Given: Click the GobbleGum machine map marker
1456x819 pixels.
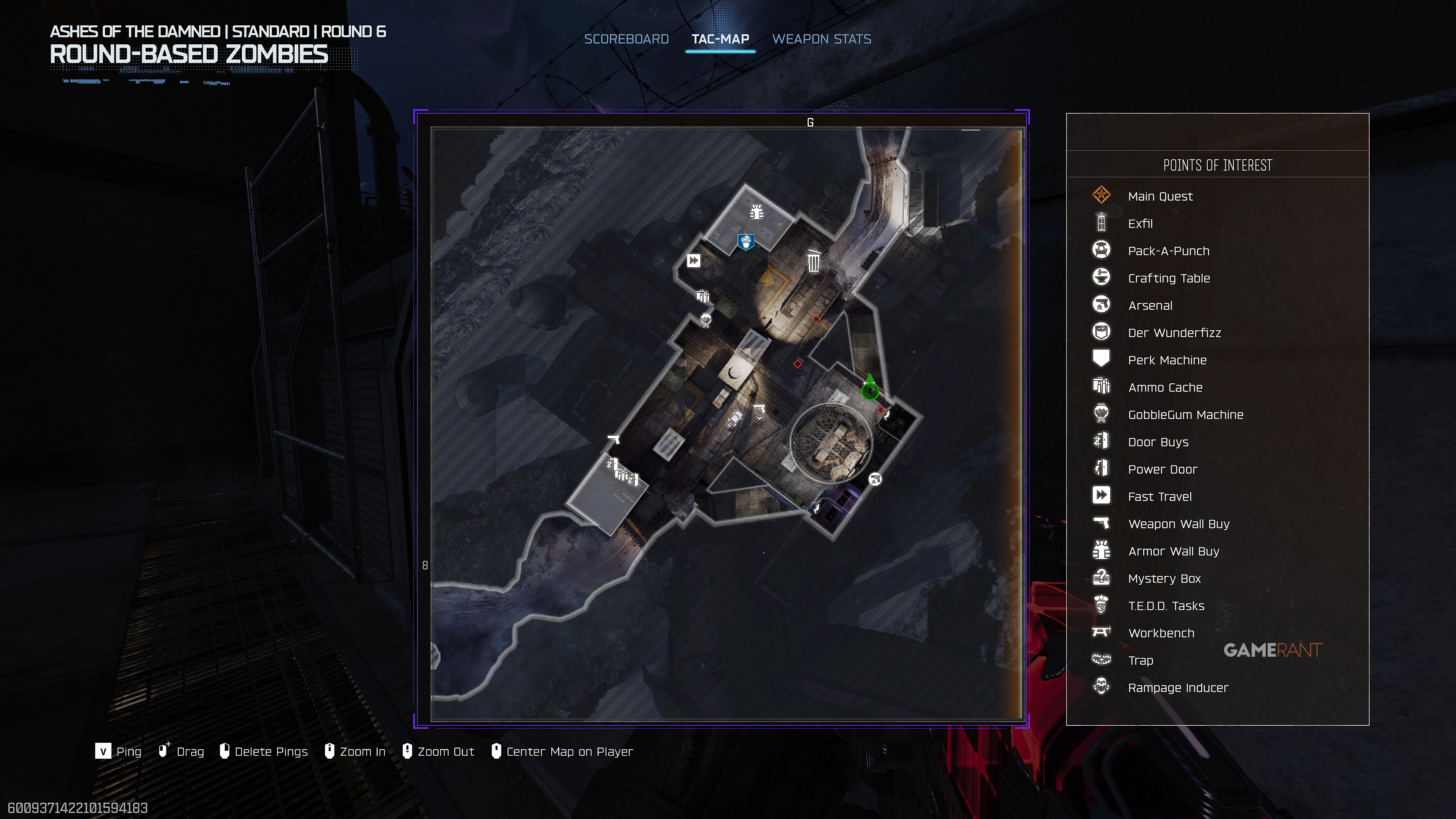Looking at the screenshot, I should (x=705, y=320).
